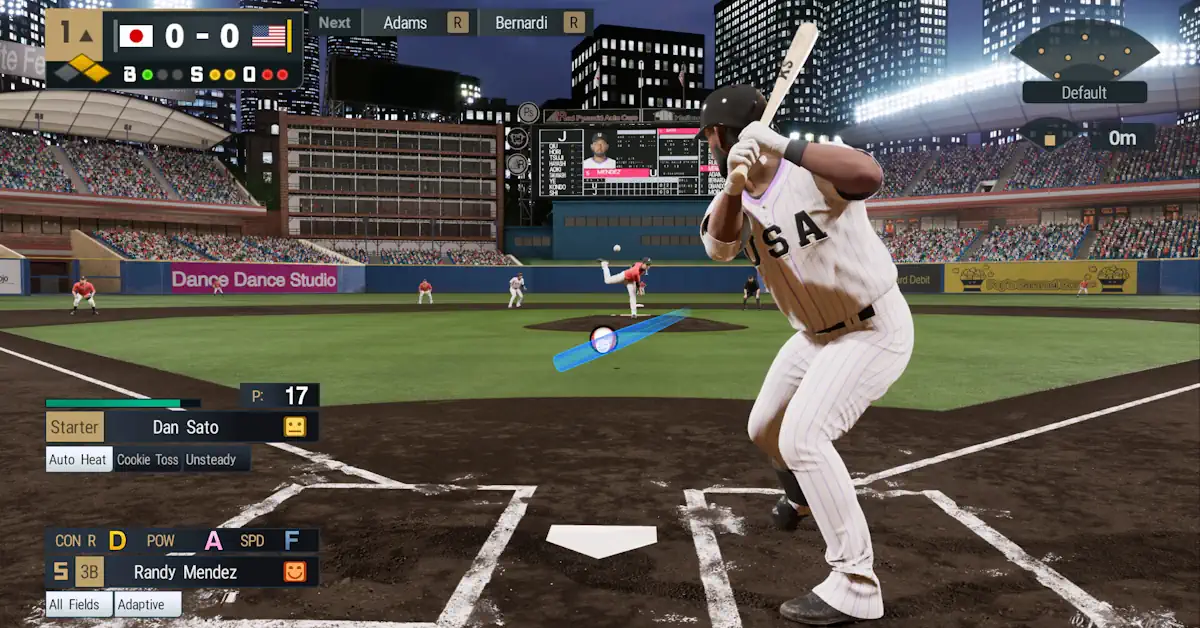Open batter Randy Mendez's name panel

[x=185, y=572]
